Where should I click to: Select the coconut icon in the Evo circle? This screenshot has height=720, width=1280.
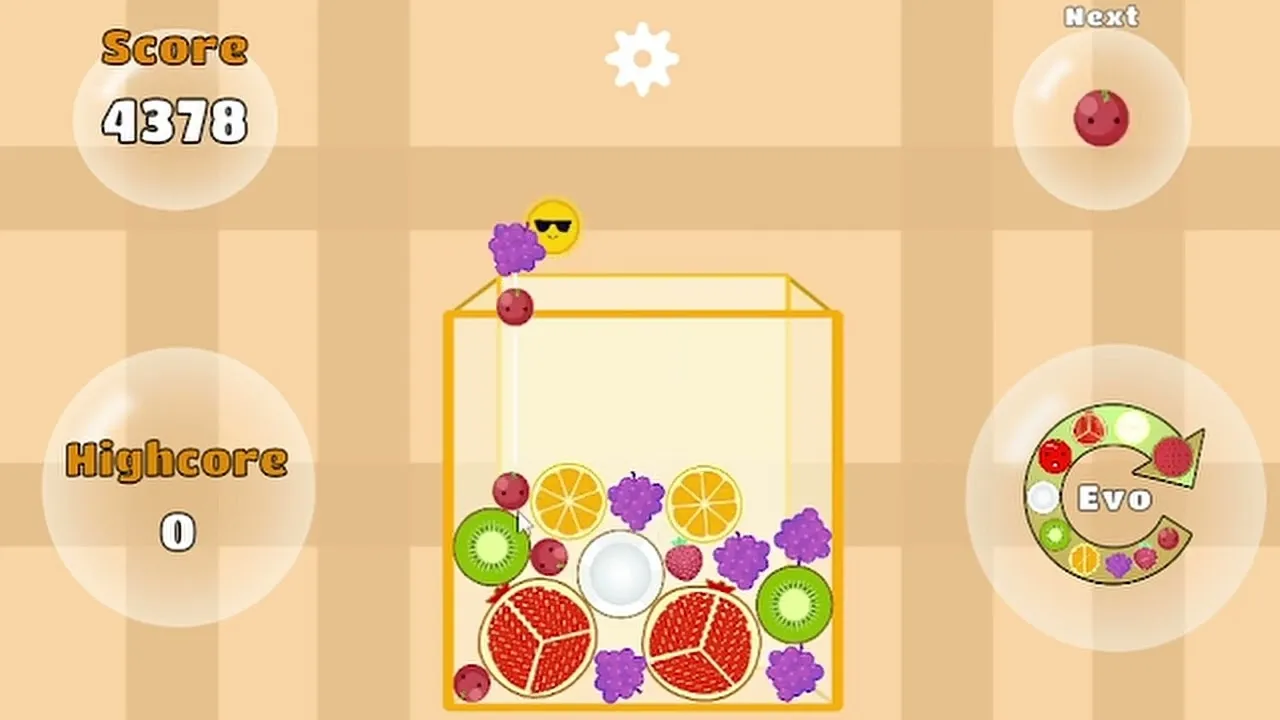(x=1042, y=495)
